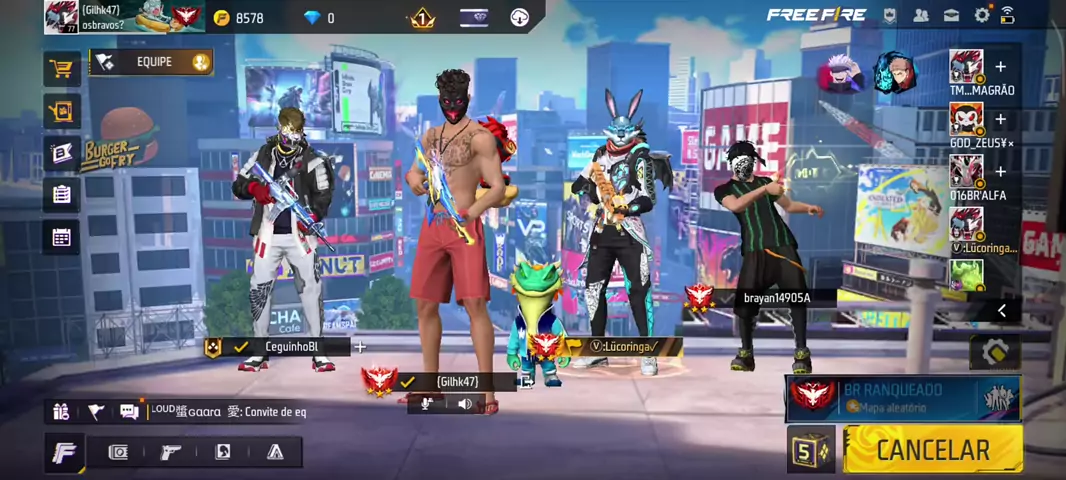Open the vault icon in bottom bar
1066x480 pixels.
[x=118, y=452]
